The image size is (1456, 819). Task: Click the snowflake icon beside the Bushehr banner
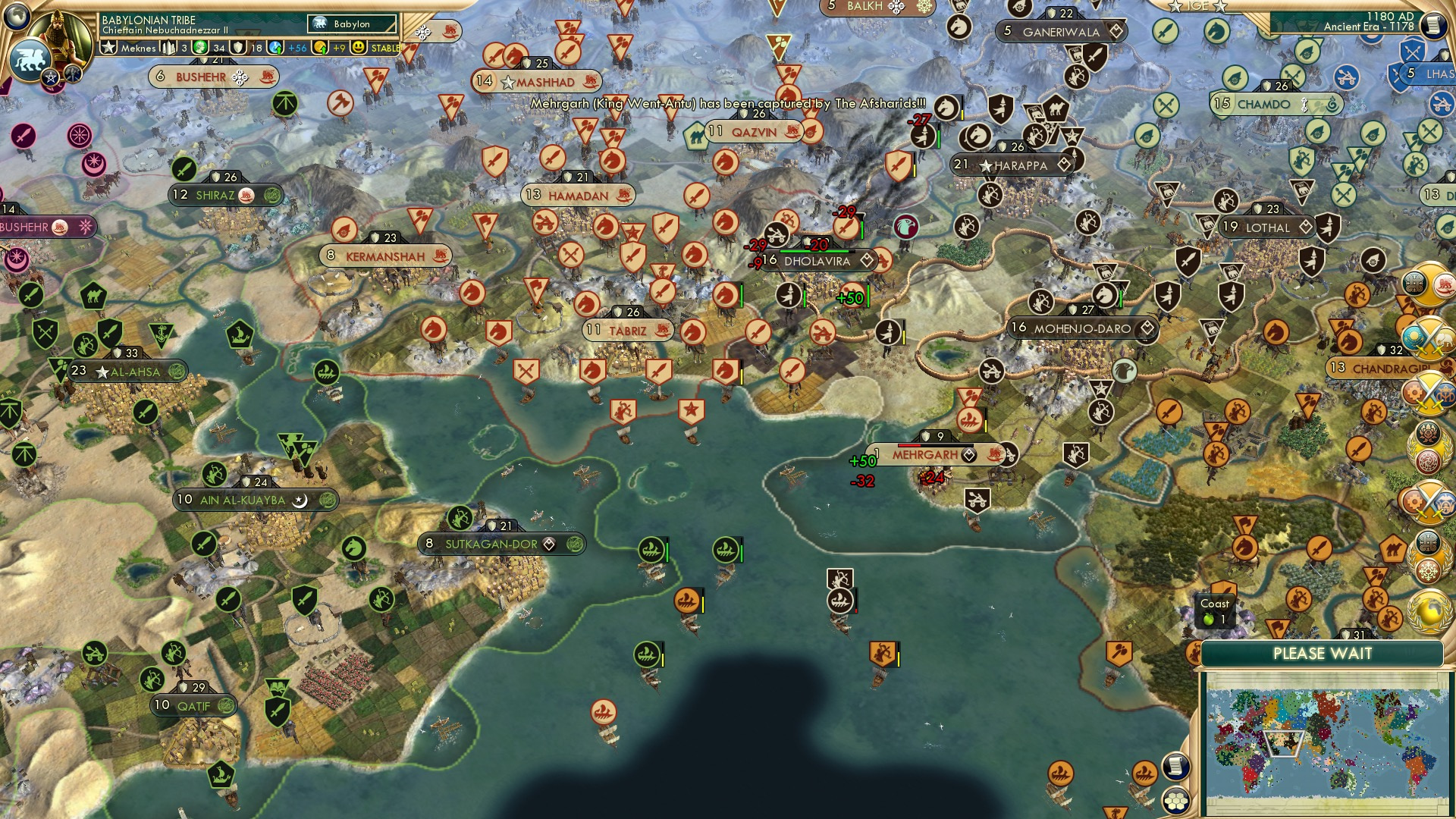pyautogui.click(x=240, y=77)
